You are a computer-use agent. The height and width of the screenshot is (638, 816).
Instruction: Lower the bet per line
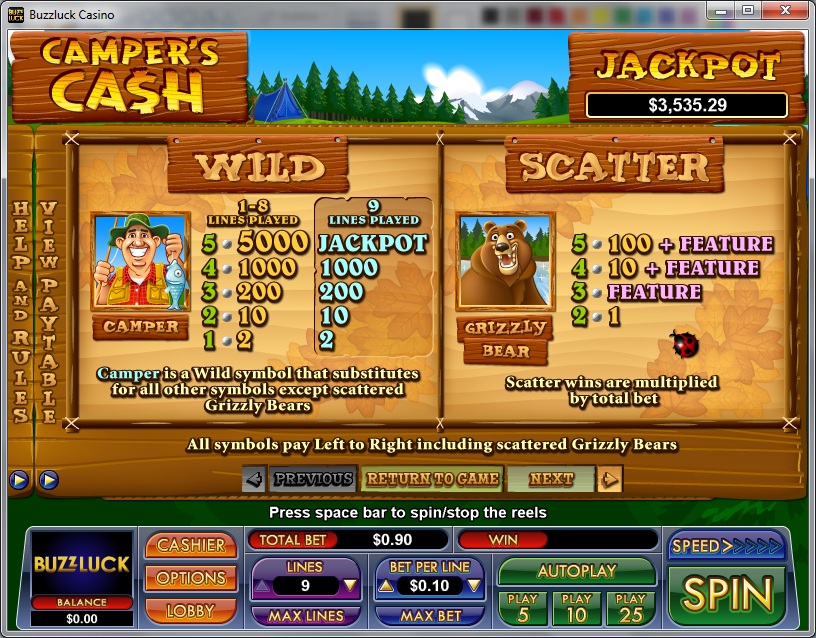coord(475,586)
